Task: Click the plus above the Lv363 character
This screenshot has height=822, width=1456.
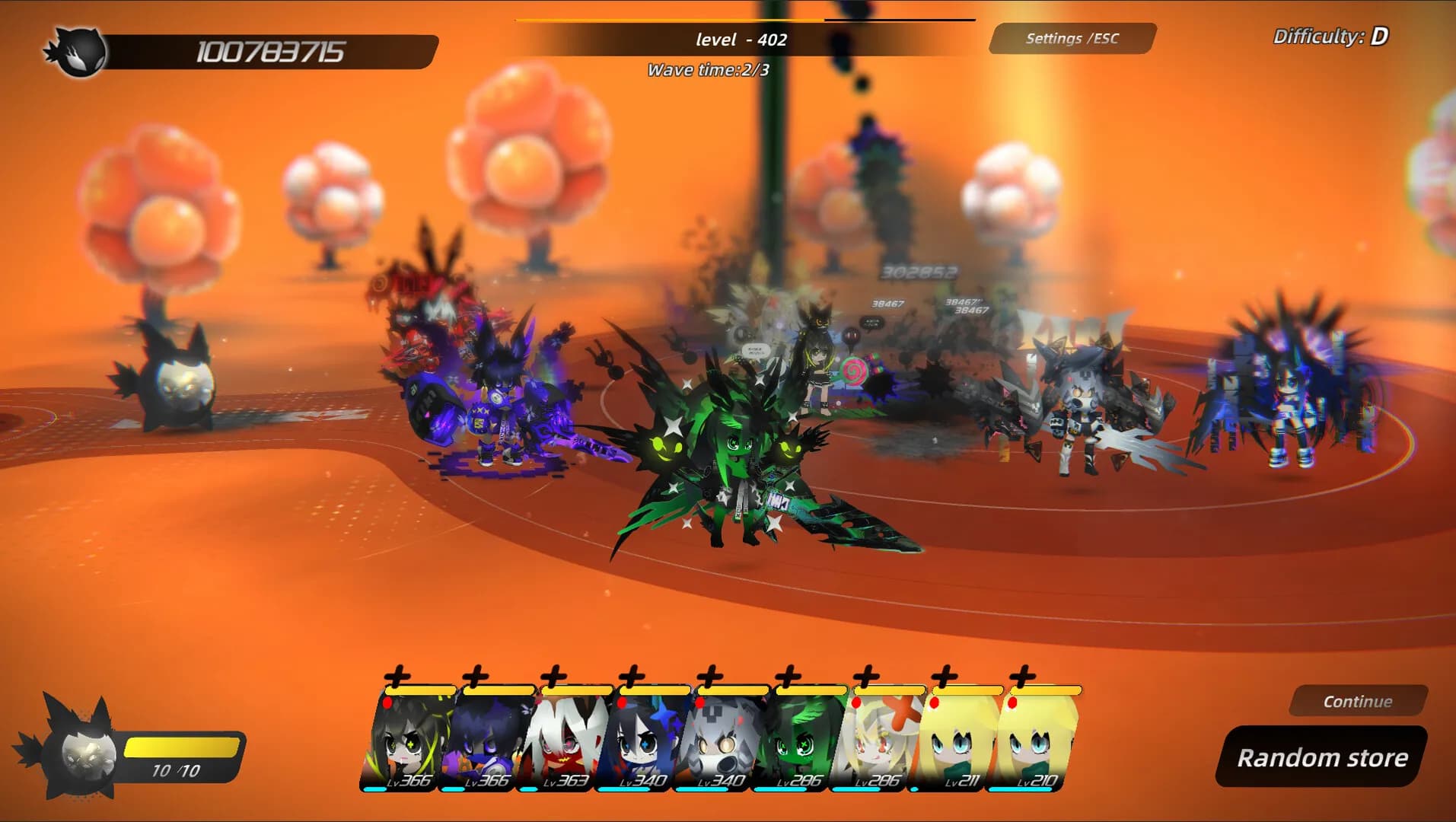Action: click(x=553, y=675)
